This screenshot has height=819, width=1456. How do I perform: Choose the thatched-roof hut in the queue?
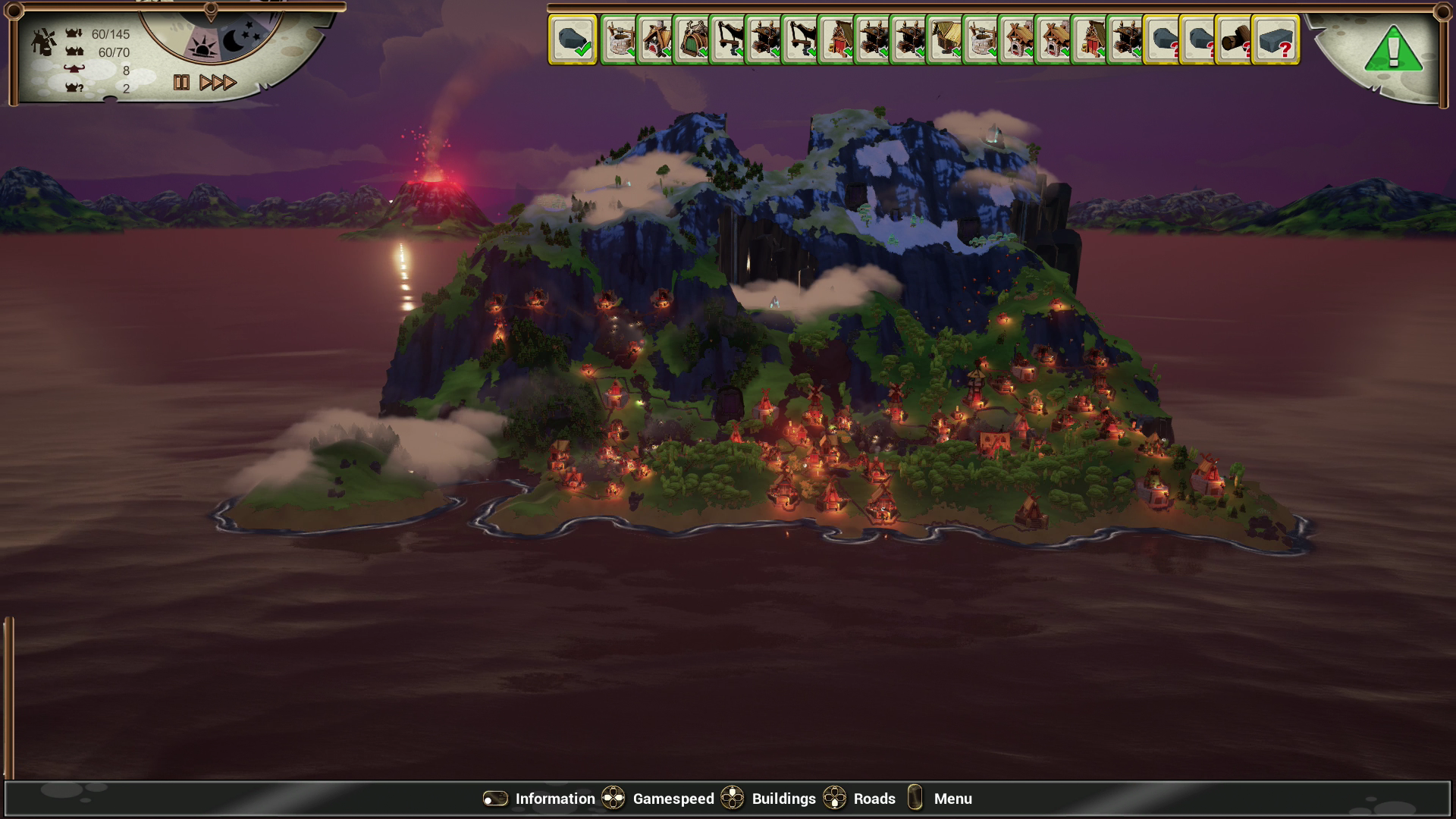pyautogui.click(x=944, y=39)
